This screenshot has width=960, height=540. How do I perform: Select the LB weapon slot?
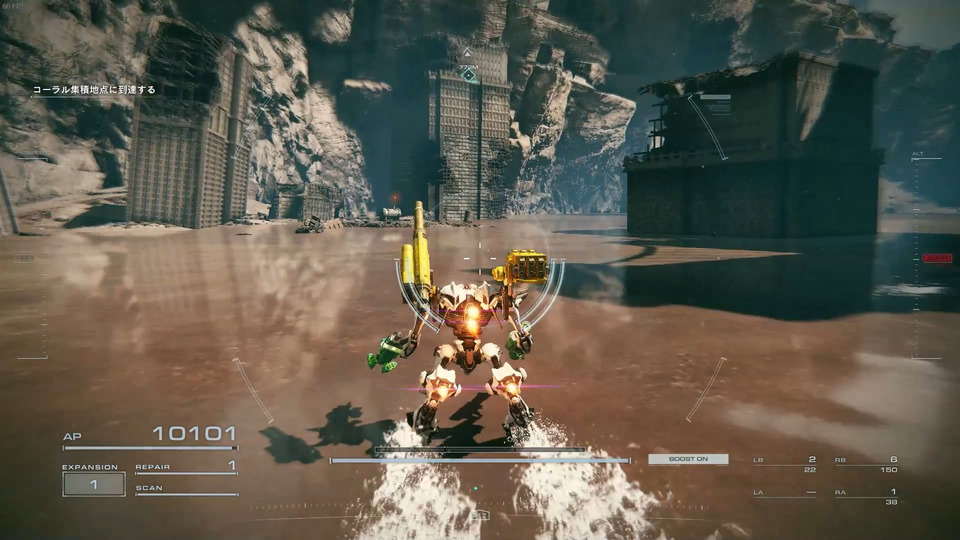coord(792,464)
